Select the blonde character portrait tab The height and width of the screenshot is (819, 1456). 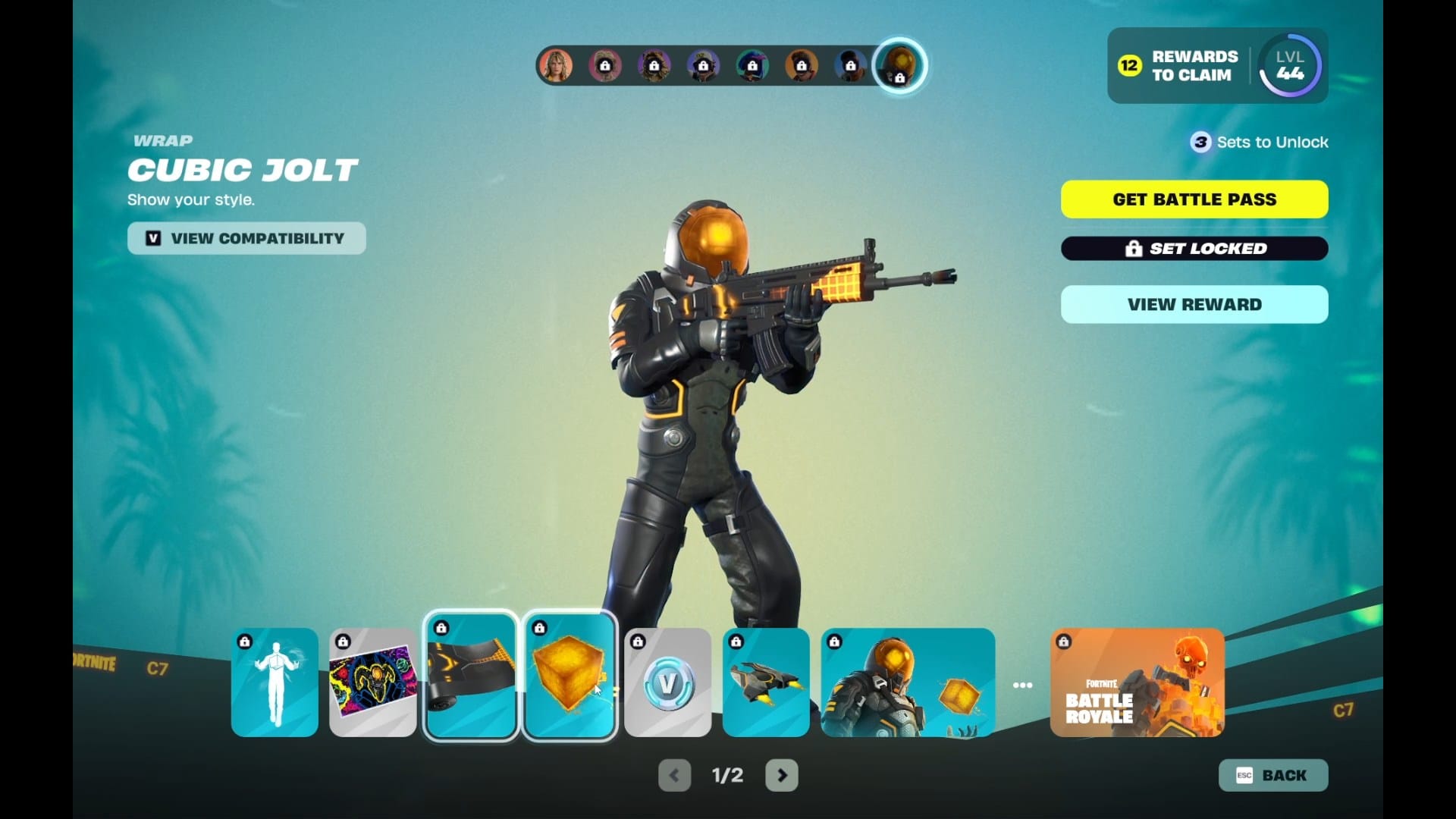tap(556, 66)
